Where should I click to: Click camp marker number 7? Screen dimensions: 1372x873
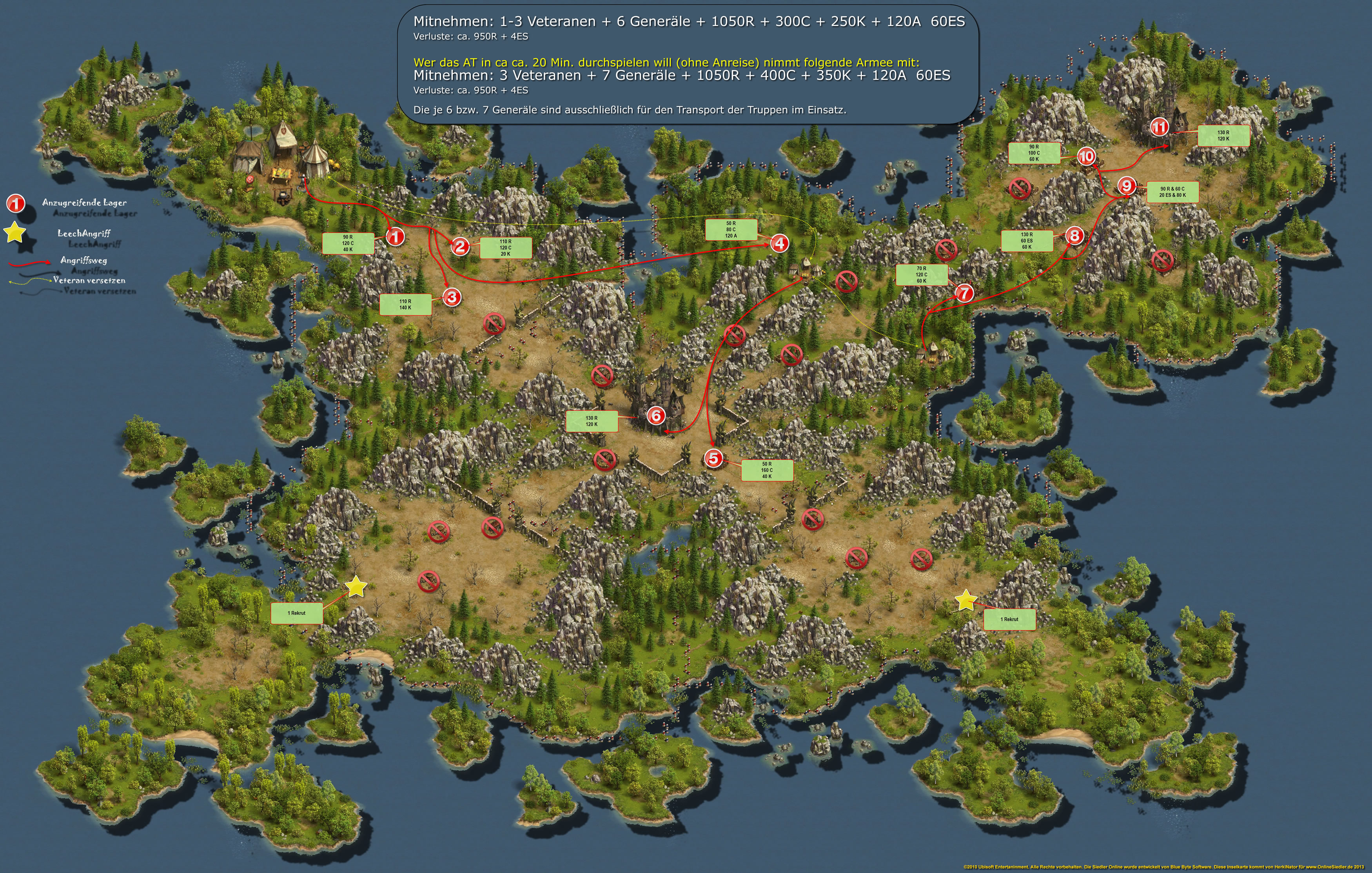(964, 293)
